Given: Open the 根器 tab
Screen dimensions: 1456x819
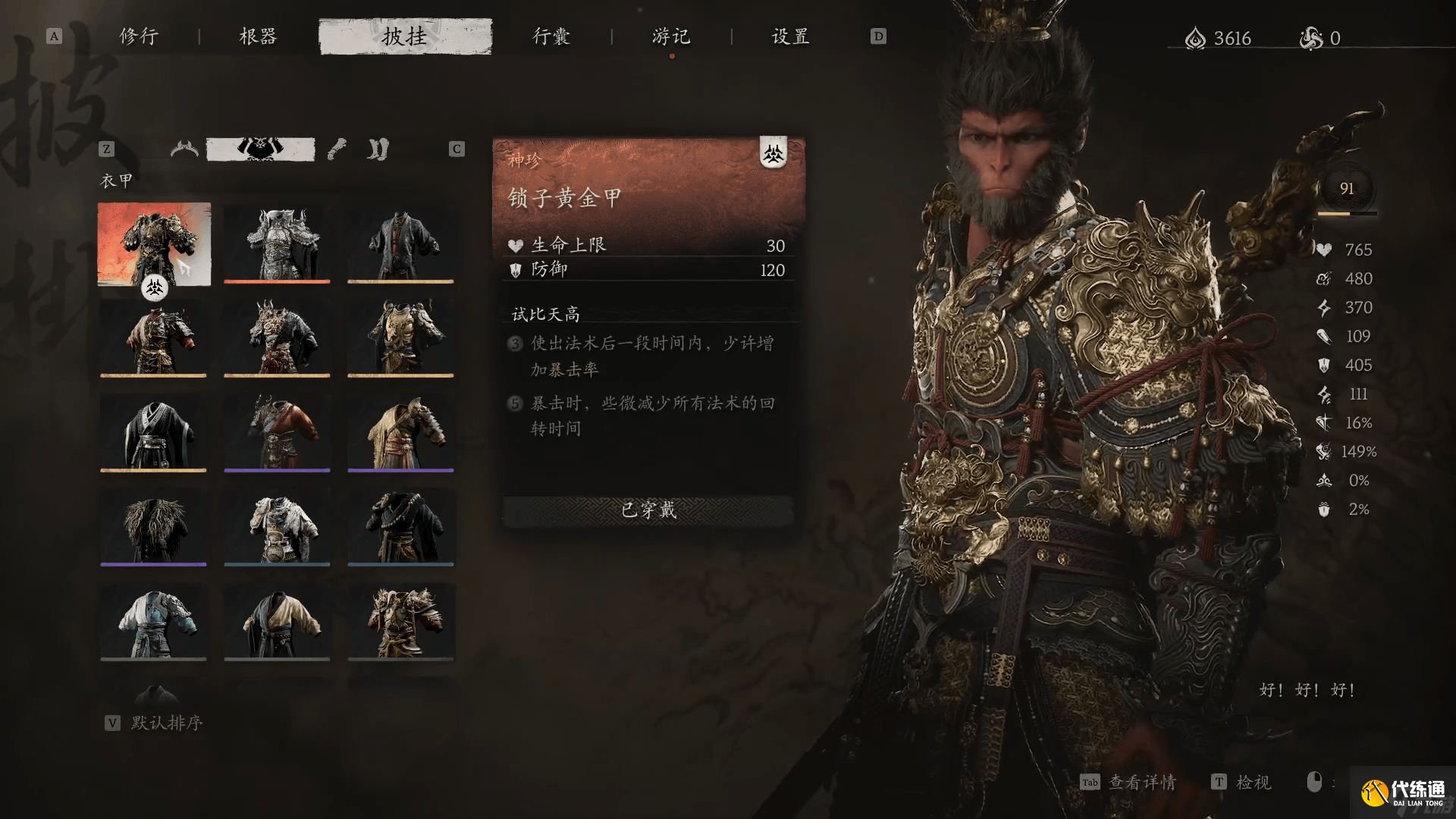Looking at the screenshot, I should coord(258,36).
